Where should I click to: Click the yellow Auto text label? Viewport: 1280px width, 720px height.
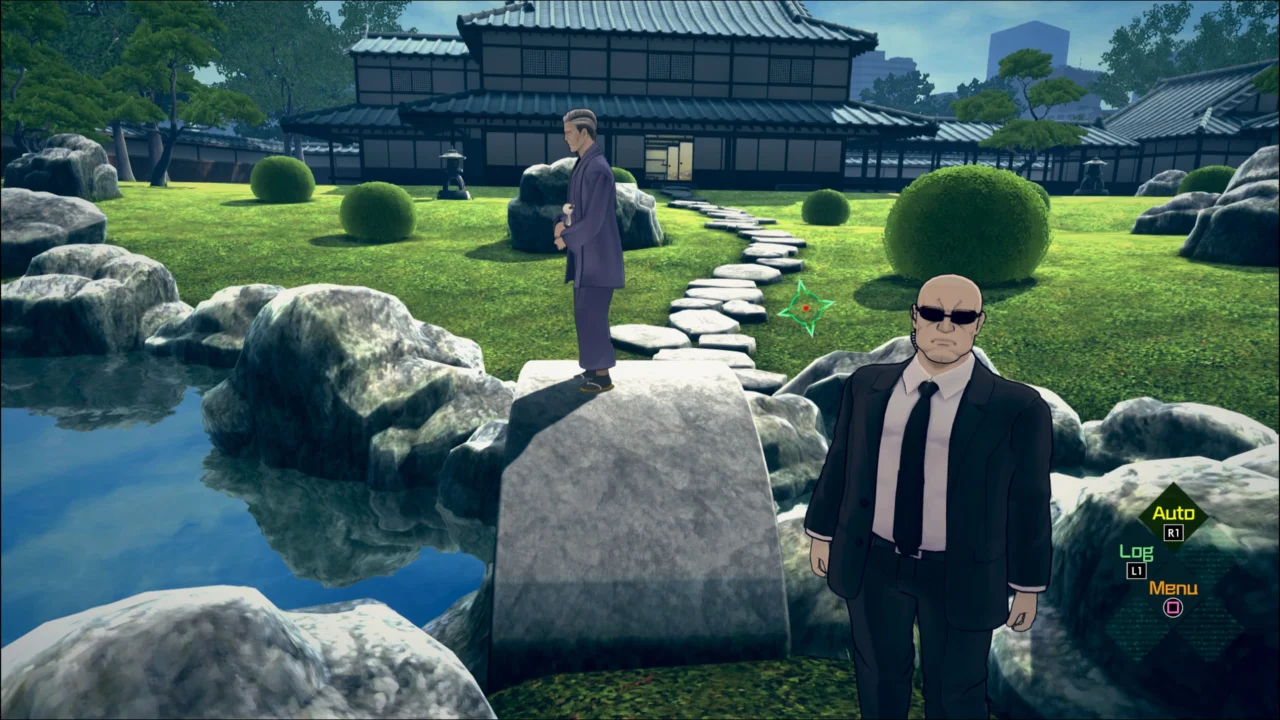1175,512
